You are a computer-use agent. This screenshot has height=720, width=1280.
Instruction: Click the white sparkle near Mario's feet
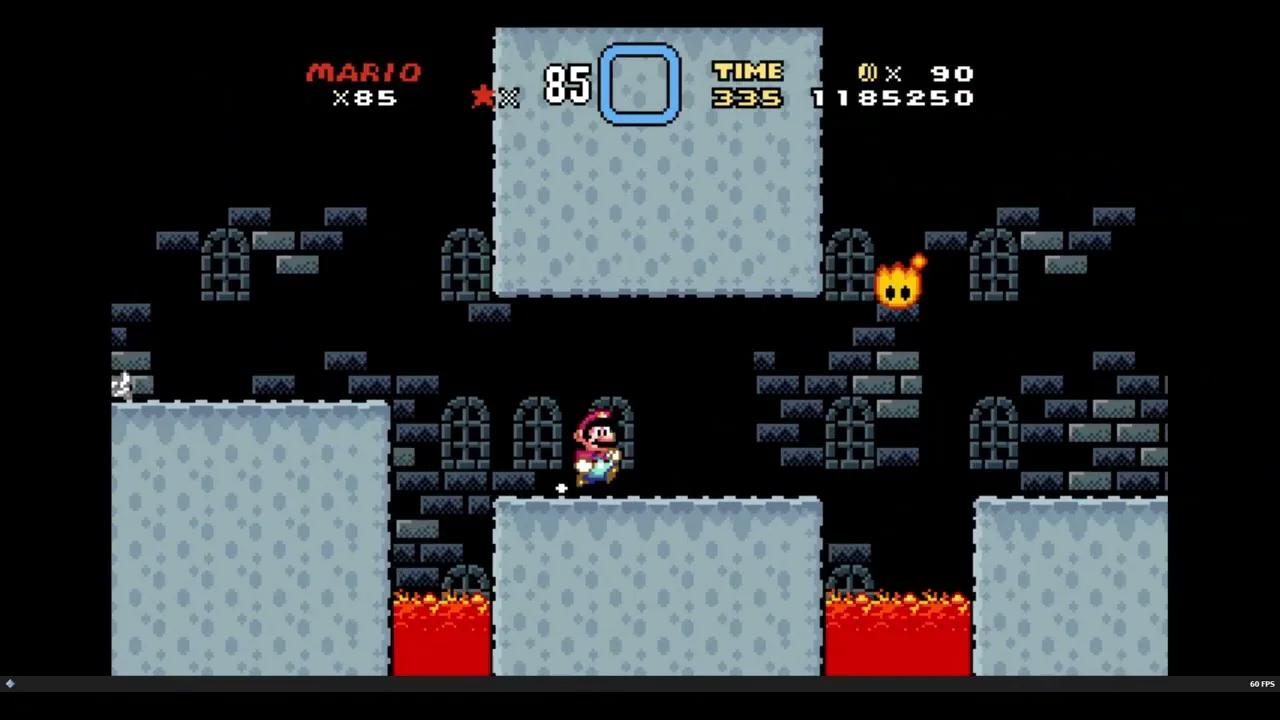(561, 487)
